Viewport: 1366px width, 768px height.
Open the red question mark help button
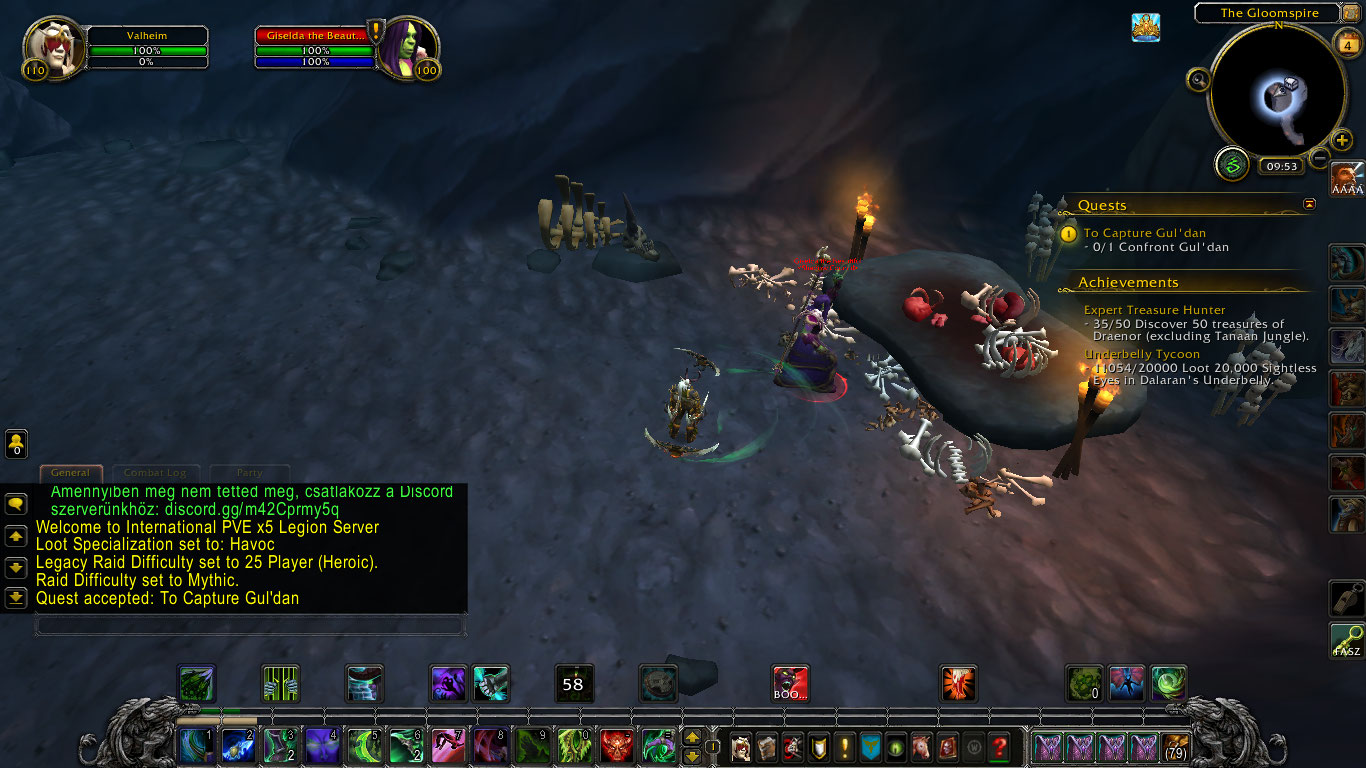point(998,747)
